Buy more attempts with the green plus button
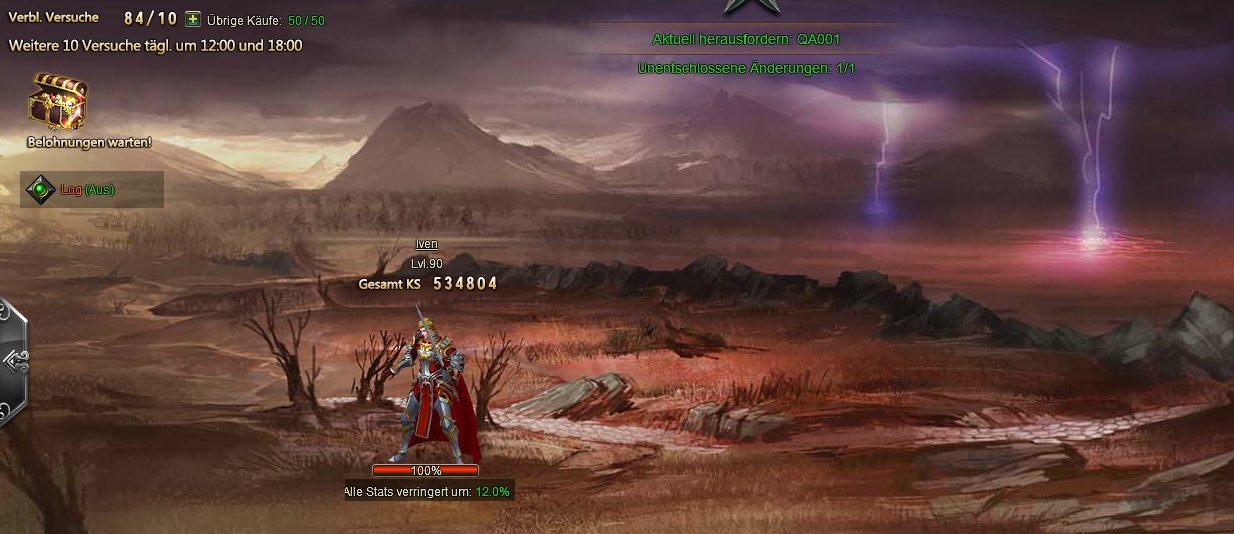The image size is (1234, 534). [x=193, y=20]
